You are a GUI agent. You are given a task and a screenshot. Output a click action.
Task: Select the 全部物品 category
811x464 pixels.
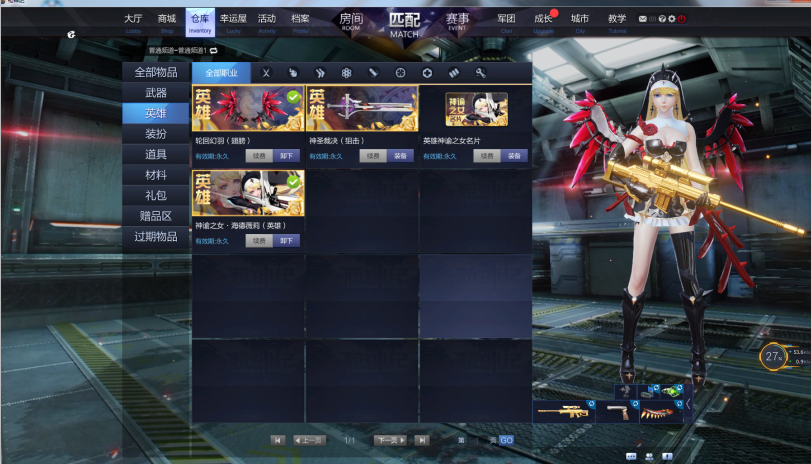(x=156, y=72)
